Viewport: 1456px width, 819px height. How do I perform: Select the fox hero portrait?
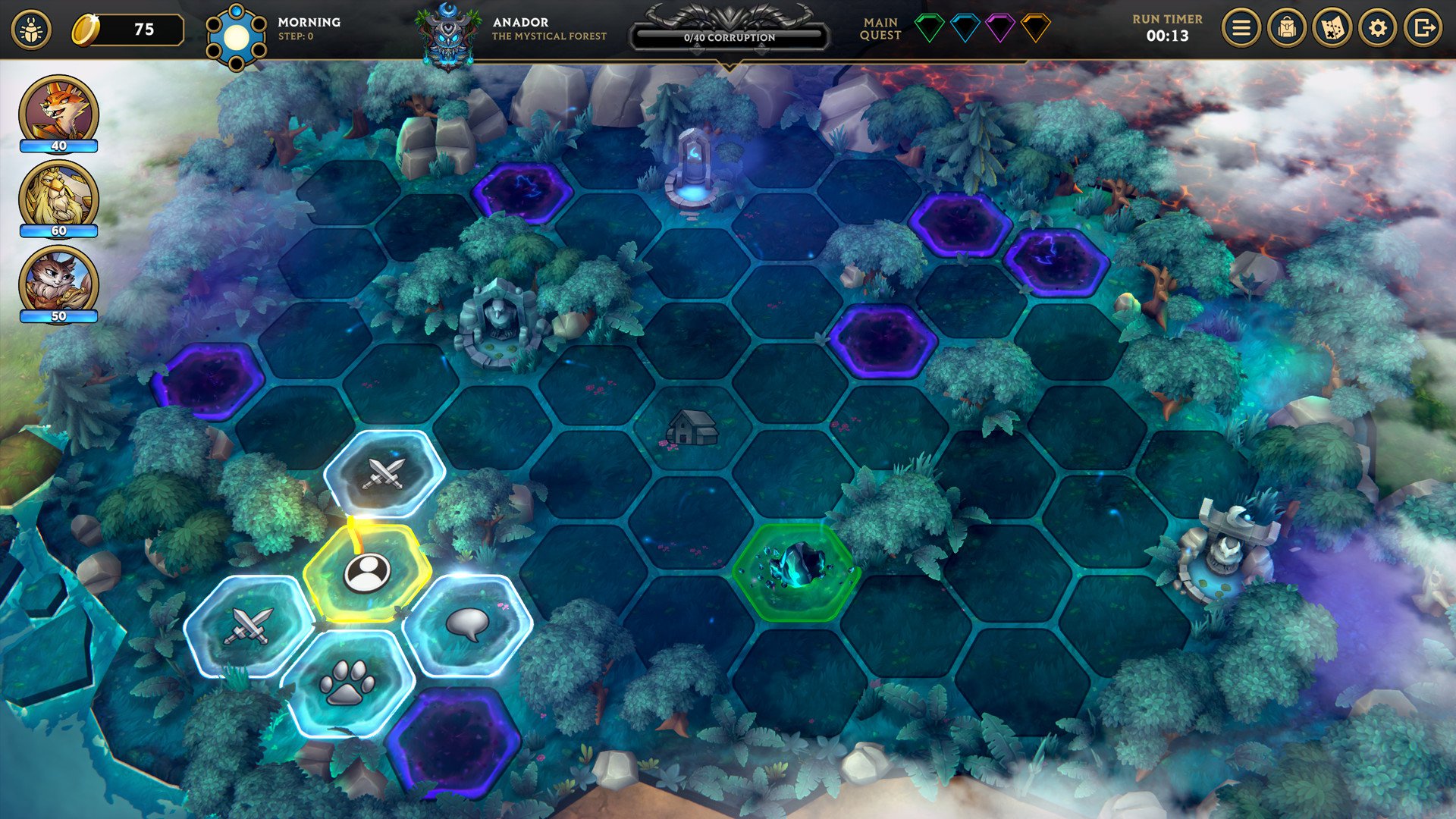pyautogui.click(x=58, y=112)
